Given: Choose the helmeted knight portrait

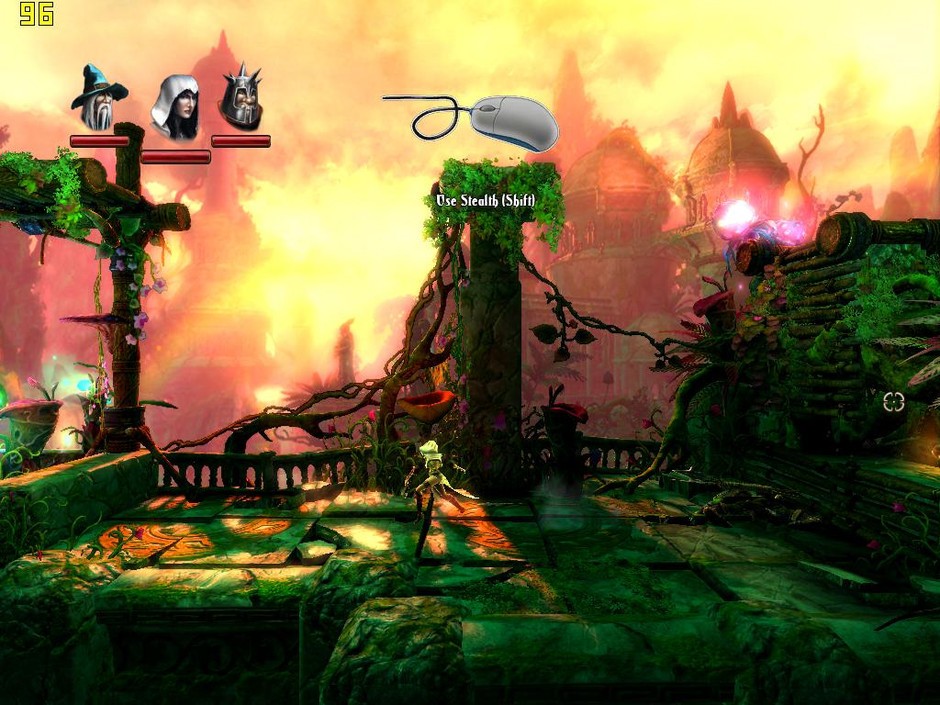Looking at the screenshot, I should [x=240, y=97].
